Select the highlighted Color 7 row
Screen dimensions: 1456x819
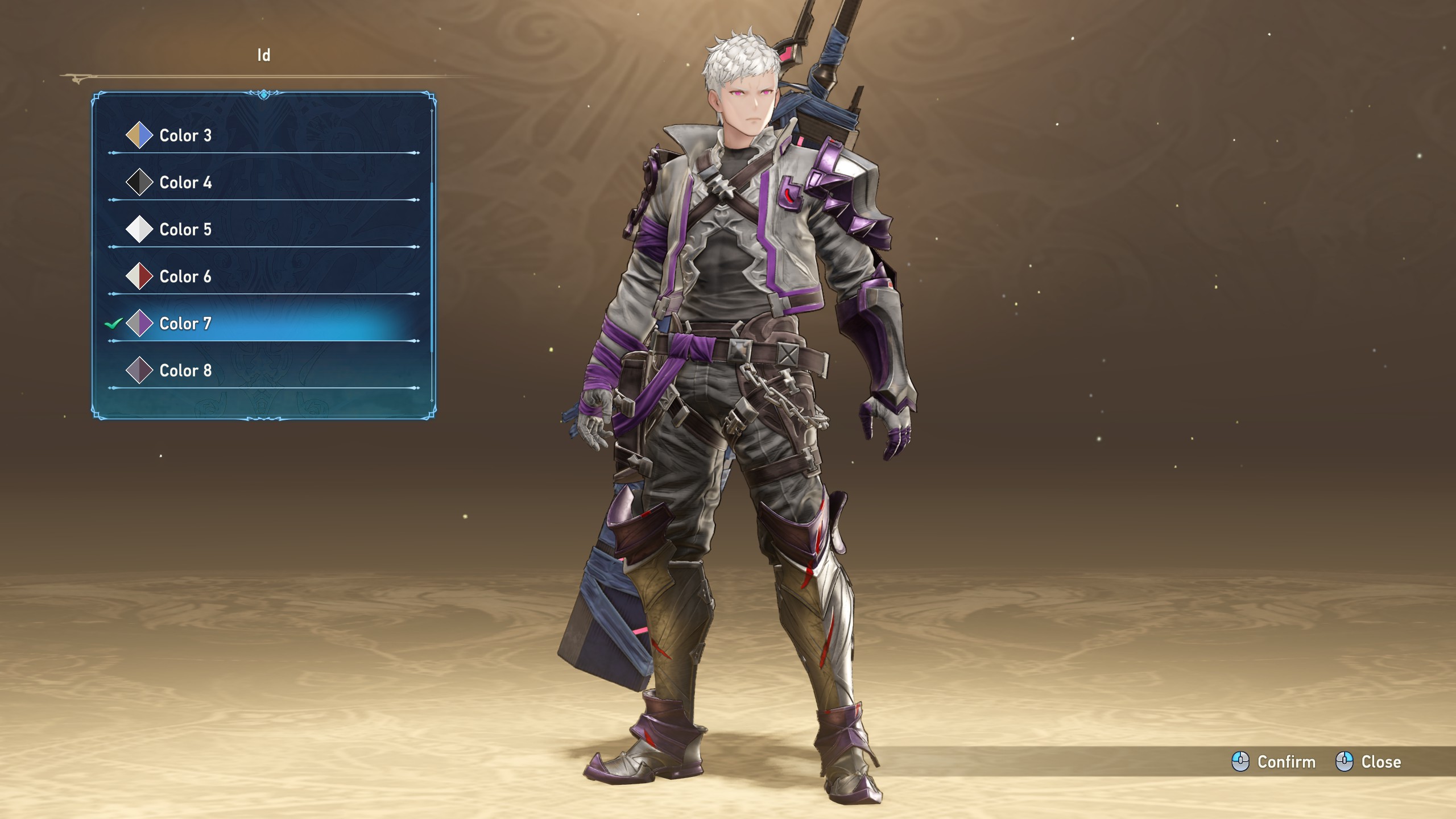point(185,324)
